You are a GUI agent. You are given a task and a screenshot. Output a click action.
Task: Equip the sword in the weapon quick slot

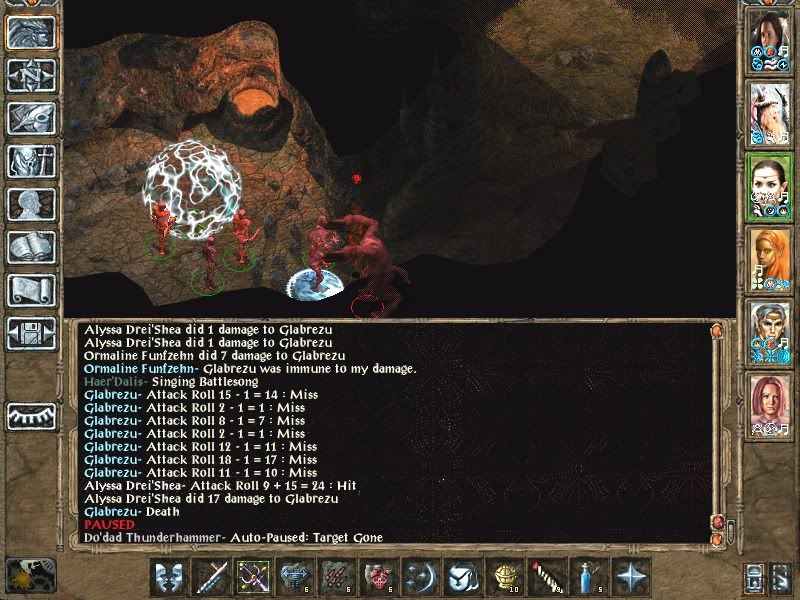click(210, 577)
